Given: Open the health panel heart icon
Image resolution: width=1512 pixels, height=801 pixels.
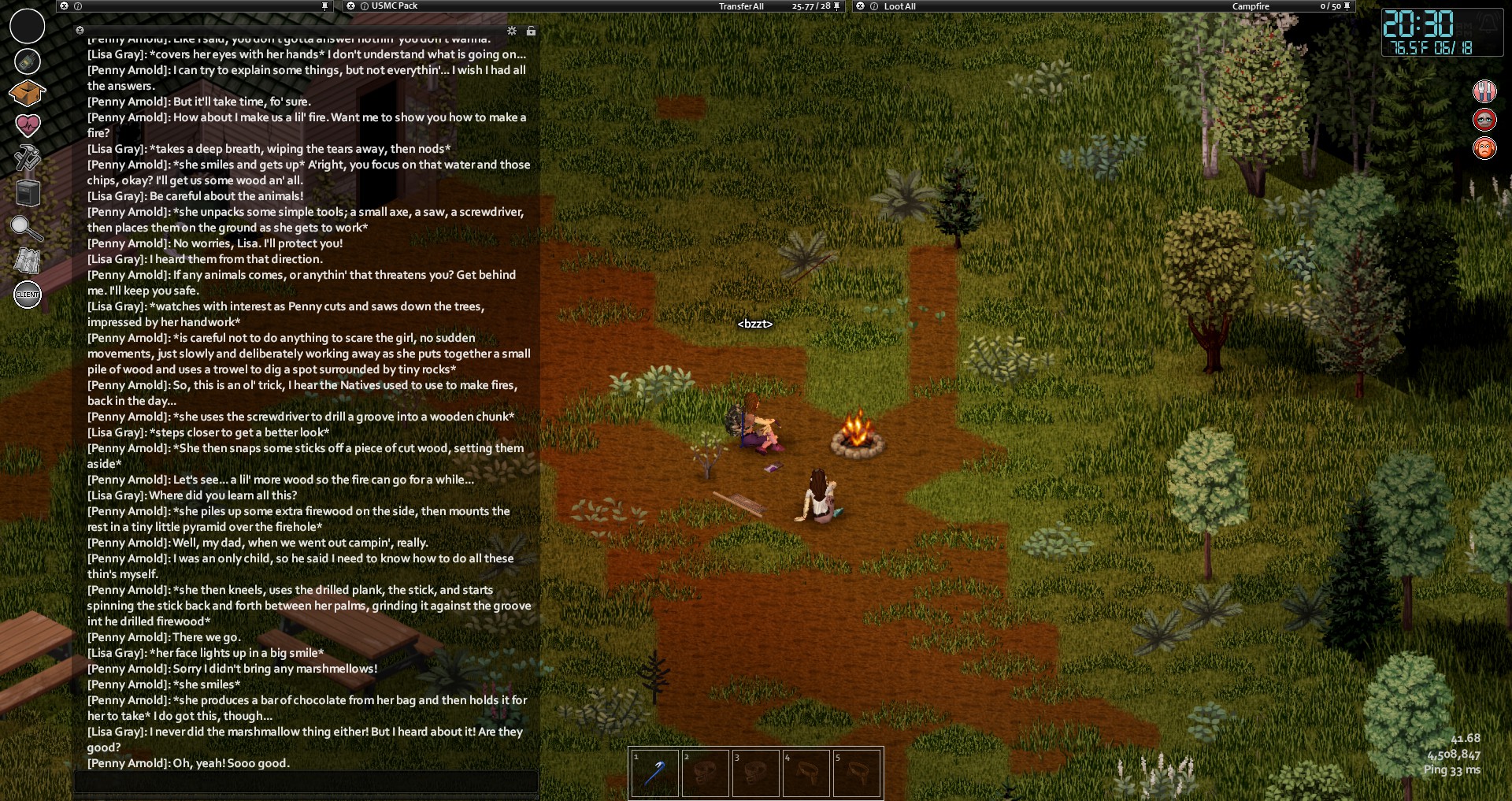Looking at the screenshot, I should 28,124.
